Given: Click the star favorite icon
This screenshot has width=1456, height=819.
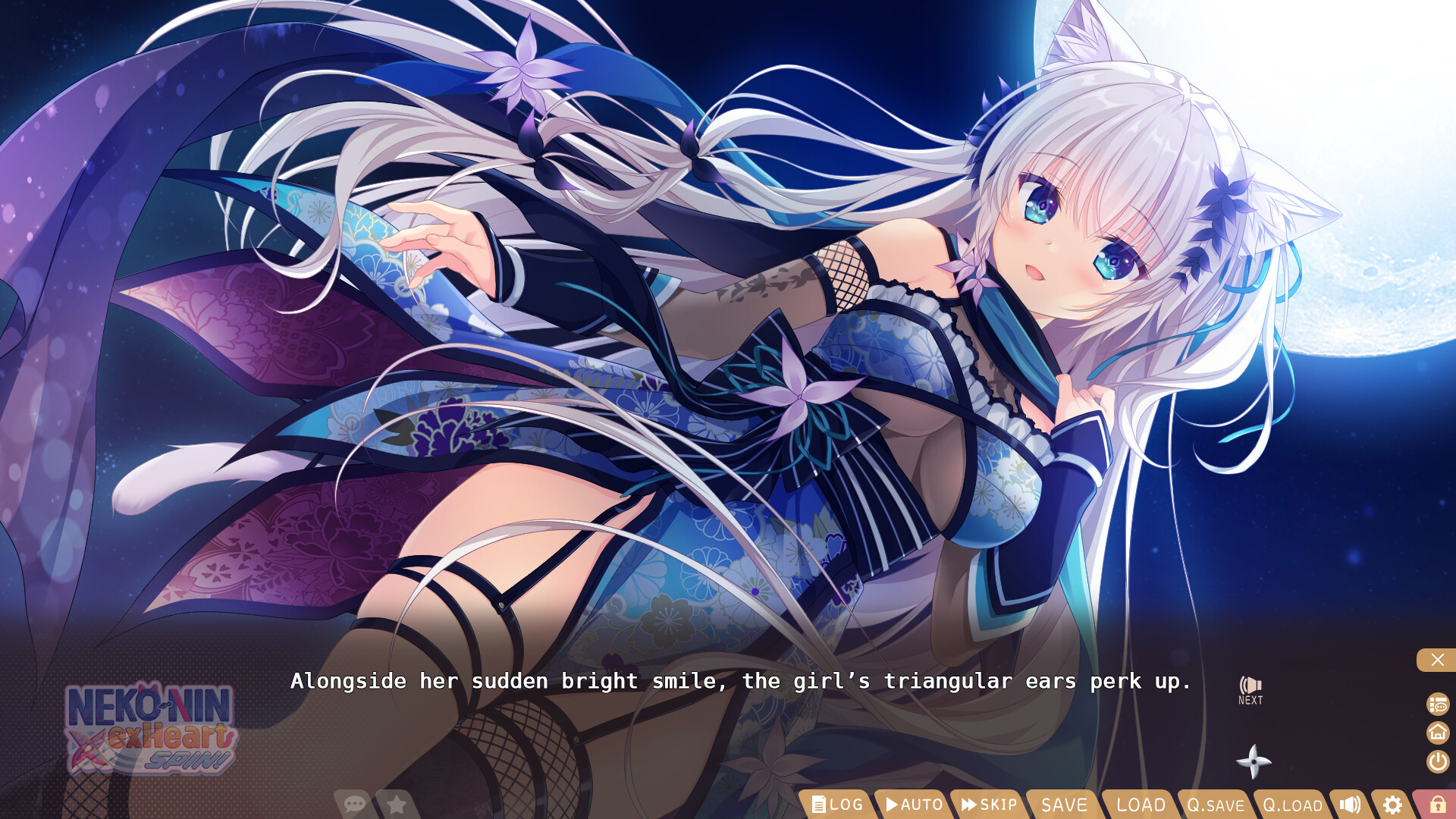Looking at the screenshot, I should point(397,802).
